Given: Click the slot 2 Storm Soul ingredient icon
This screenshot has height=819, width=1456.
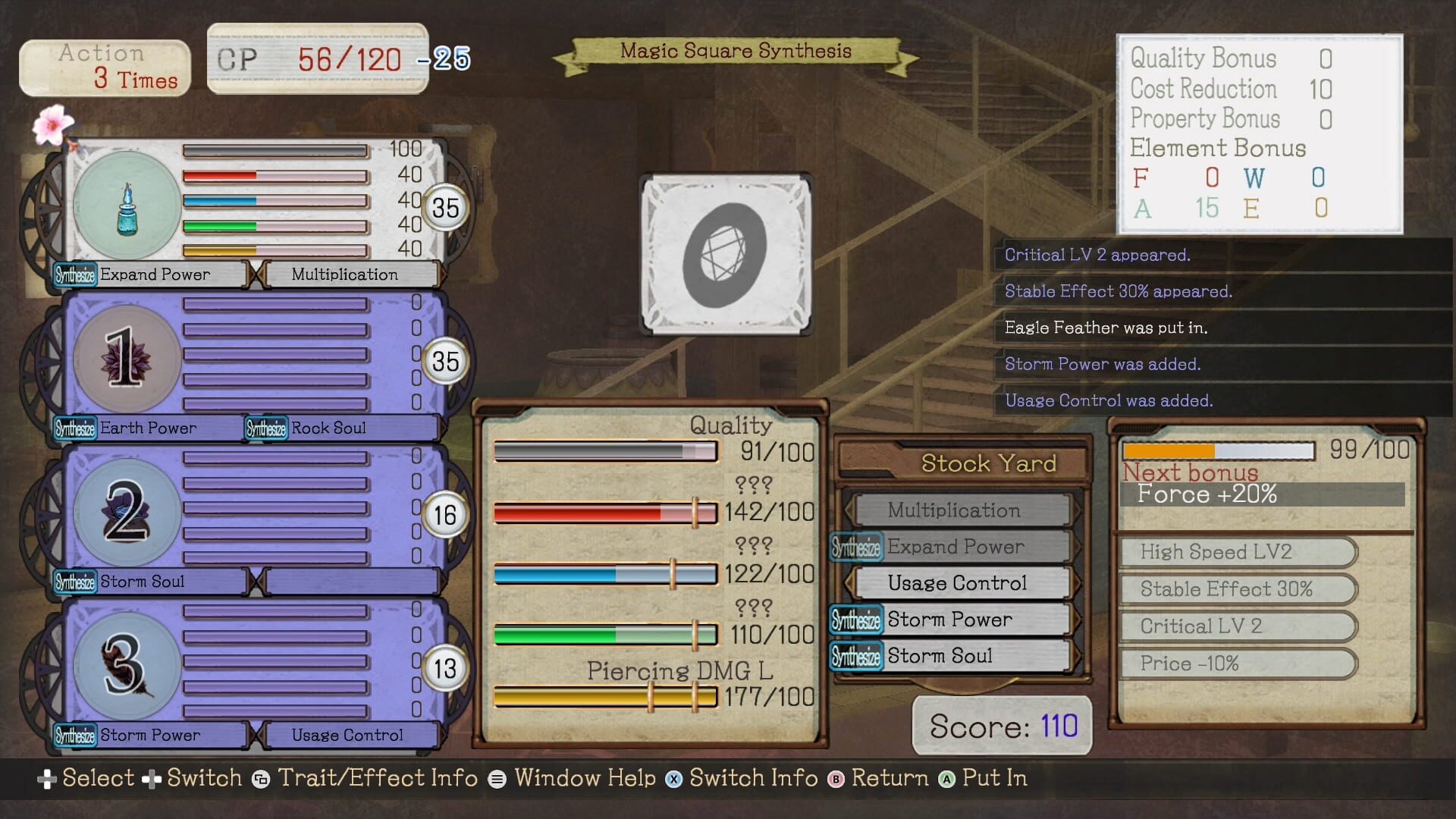Looking at the screenshot, I should pos(129,512).
